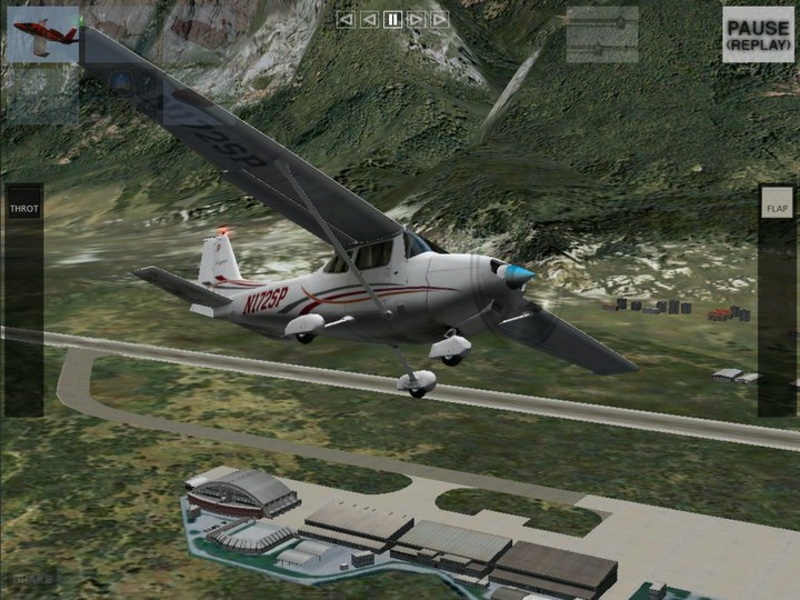Toggle the BRAKE button
Screen dimensions: 800x600
34,578
